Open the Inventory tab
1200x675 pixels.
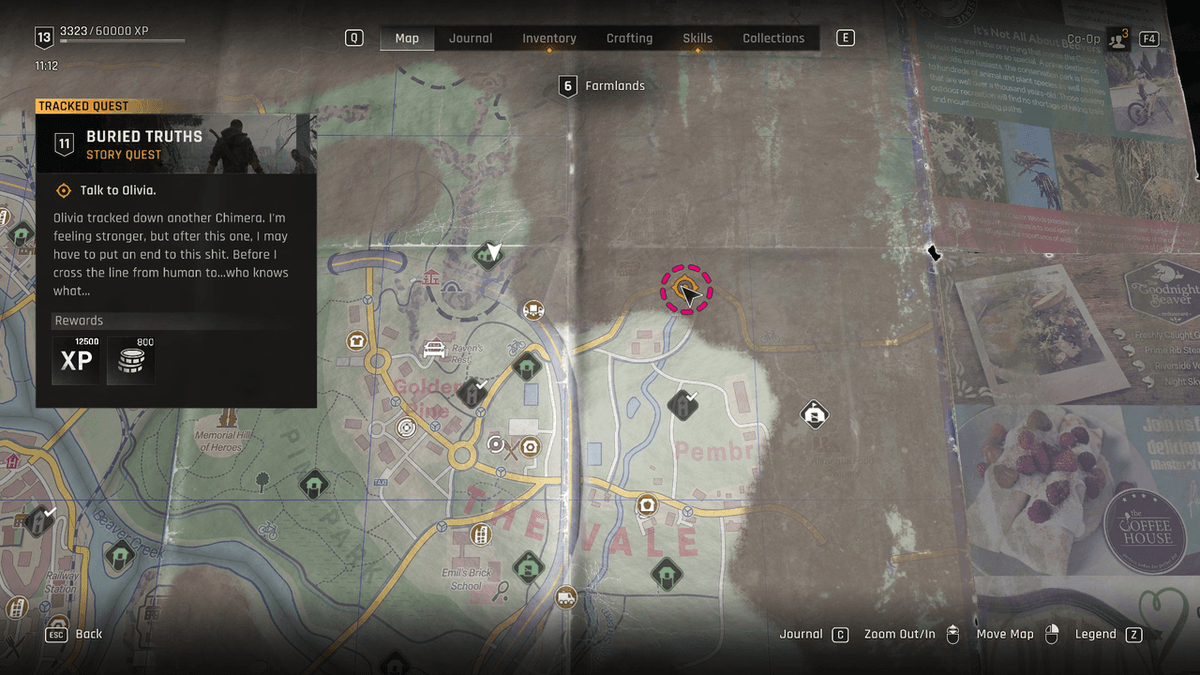pyautogui.click(x=549, y=38)
